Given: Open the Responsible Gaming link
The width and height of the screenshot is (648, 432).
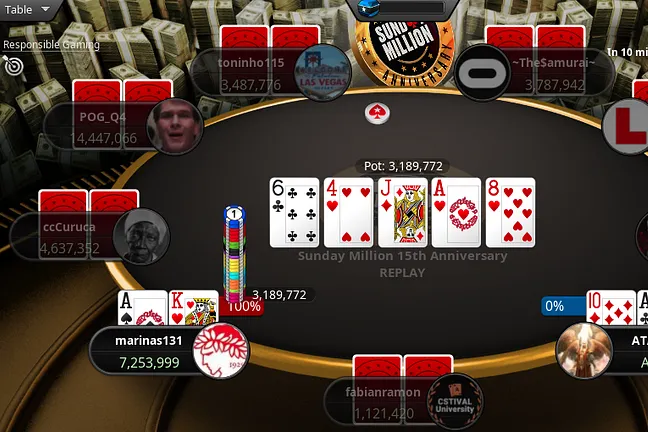Looking at the screenshot, I should pyautogui.click(x=50, y=44).
